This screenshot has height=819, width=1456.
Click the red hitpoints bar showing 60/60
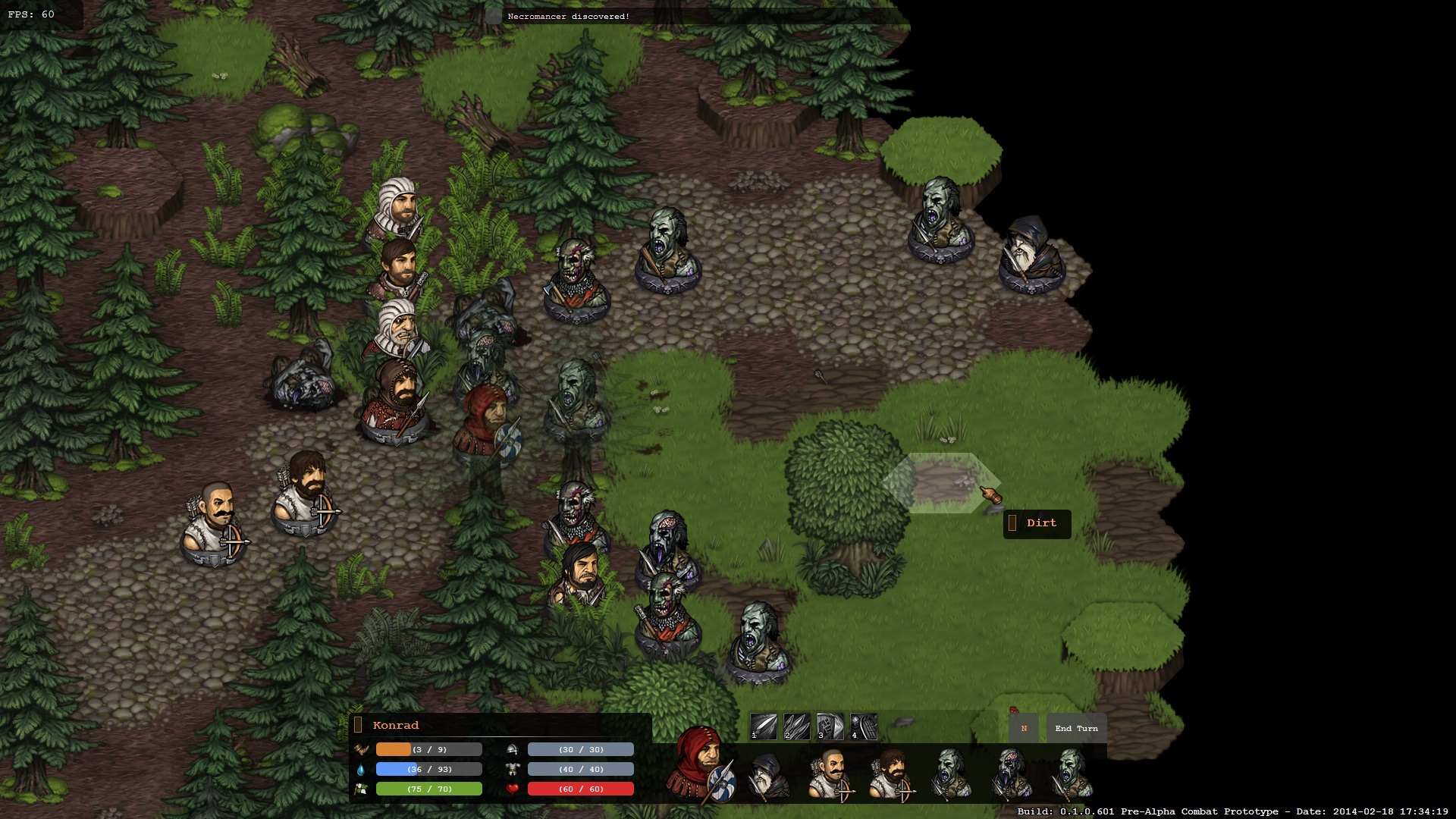pos(580,789)
